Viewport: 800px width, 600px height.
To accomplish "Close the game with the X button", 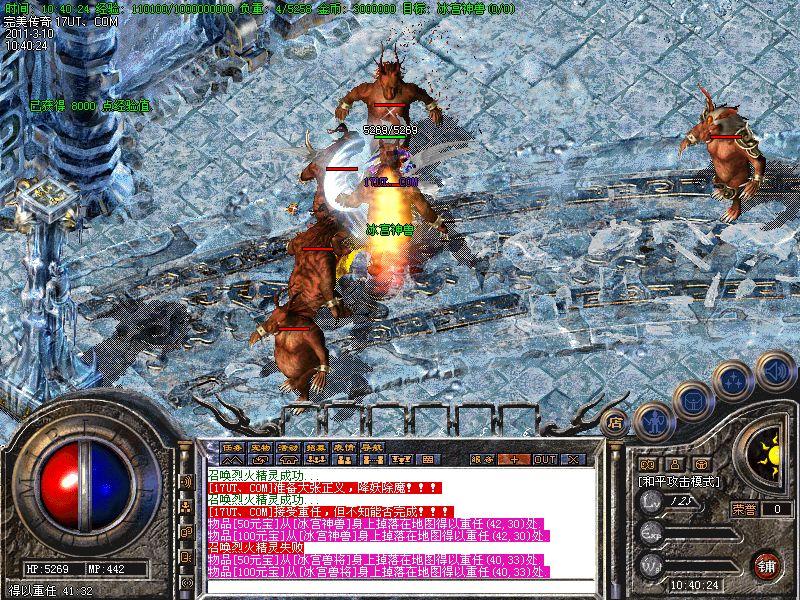I will tap(573, 459).
